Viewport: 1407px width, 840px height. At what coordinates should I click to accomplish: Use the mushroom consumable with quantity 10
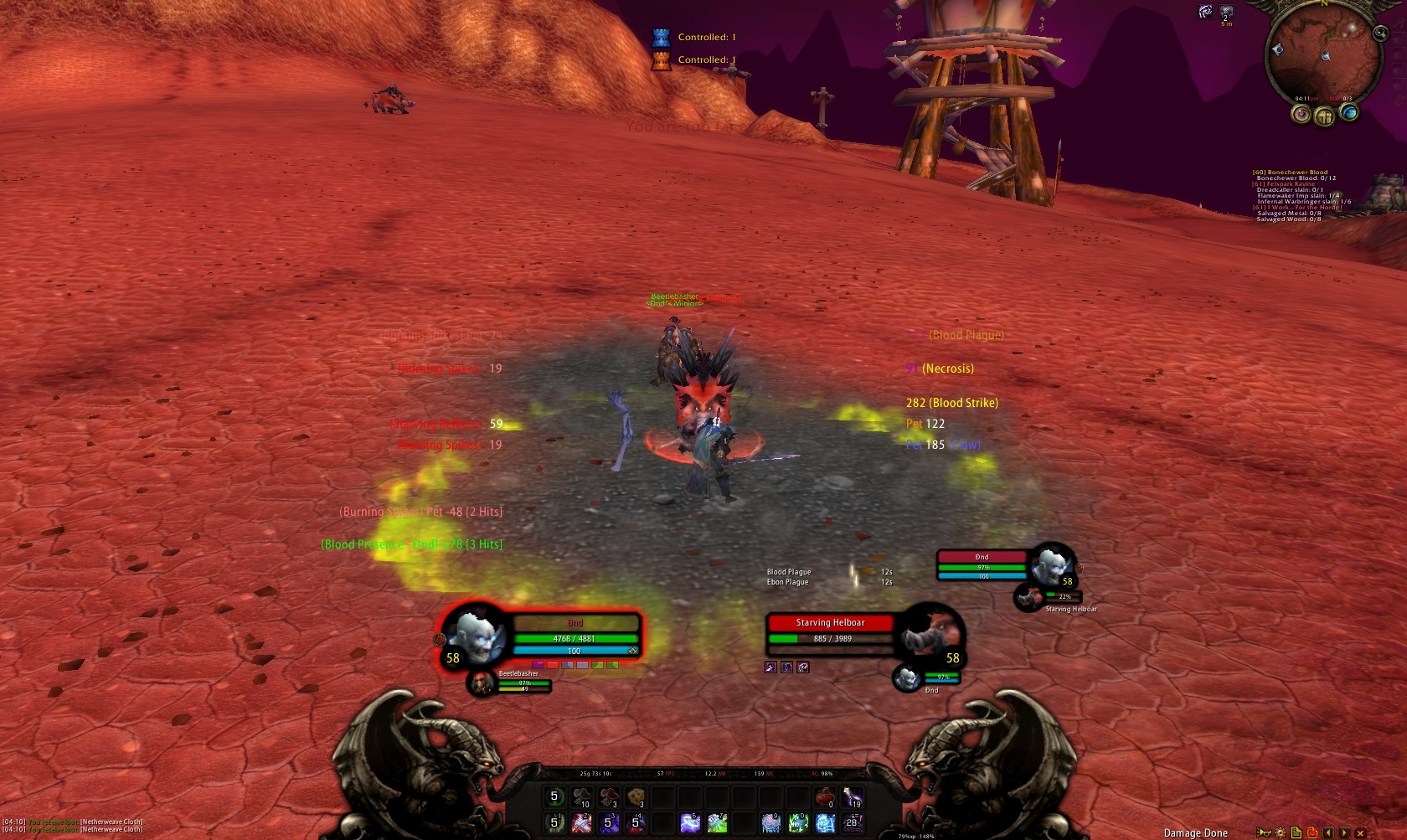[x=581, y=796]
